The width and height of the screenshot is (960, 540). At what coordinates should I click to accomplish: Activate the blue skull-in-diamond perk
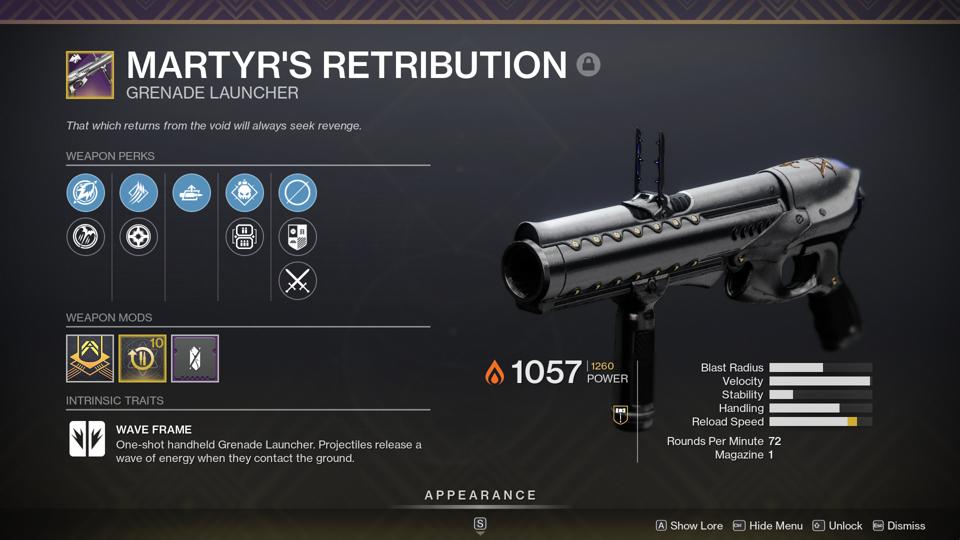[245, 193]
